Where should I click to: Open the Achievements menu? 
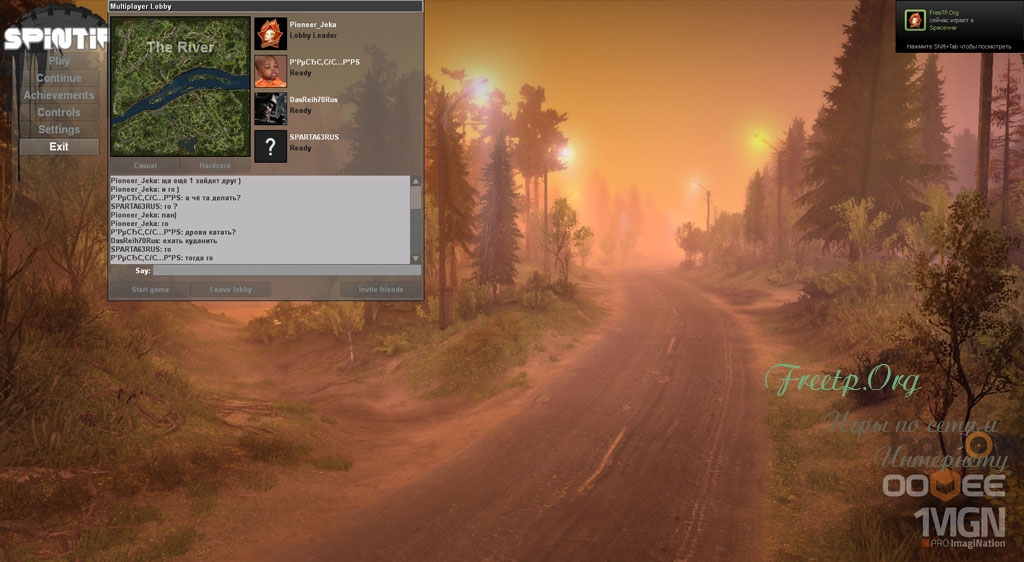(x=59, y=96)
